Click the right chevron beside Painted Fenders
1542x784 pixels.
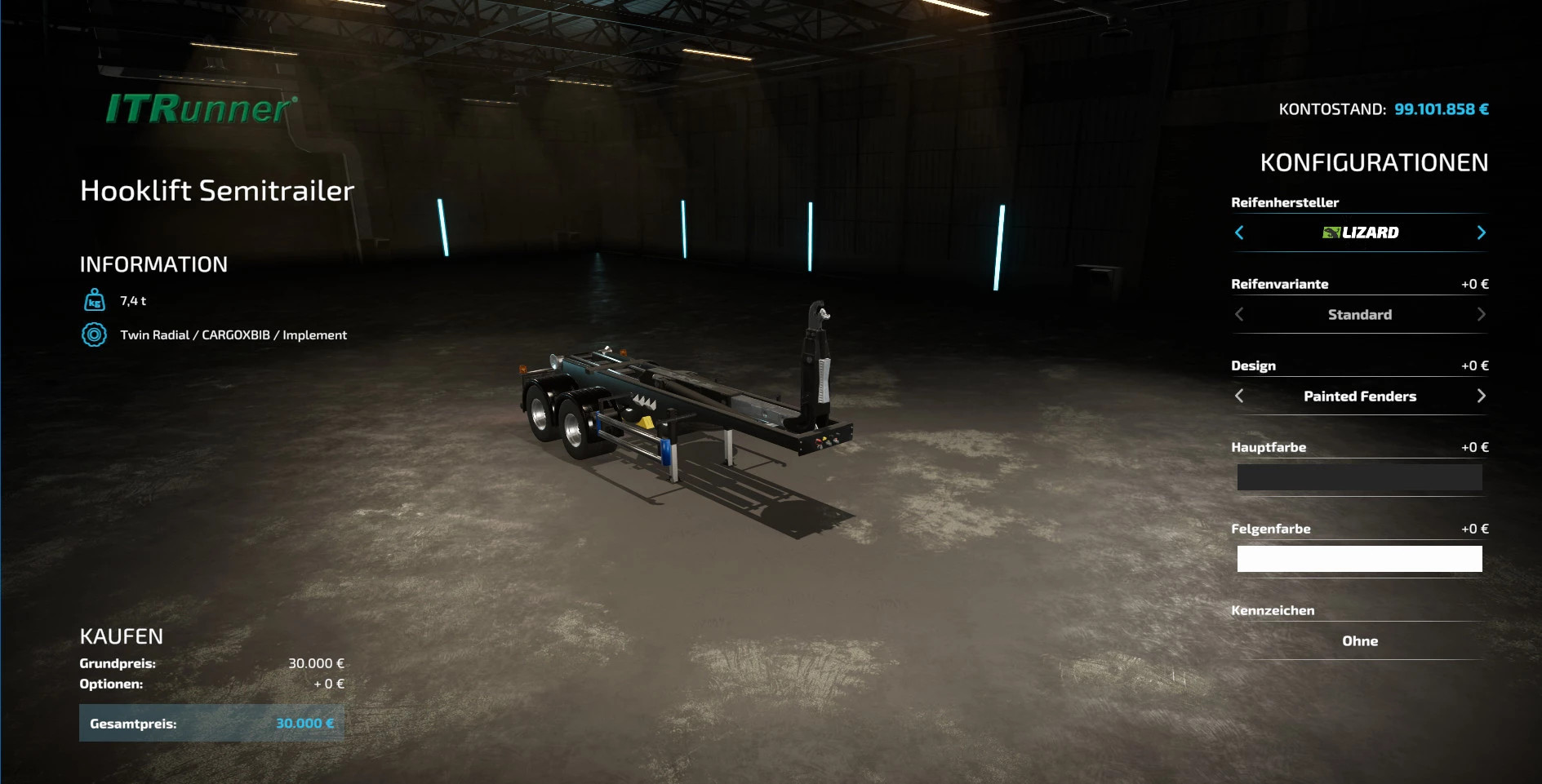(x=1481, y=396)
